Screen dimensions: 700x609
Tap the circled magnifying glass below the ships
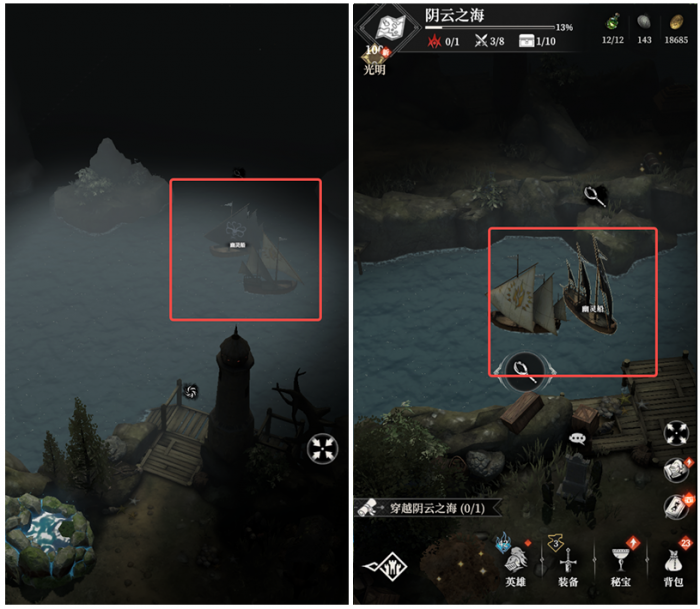[522, 371]
